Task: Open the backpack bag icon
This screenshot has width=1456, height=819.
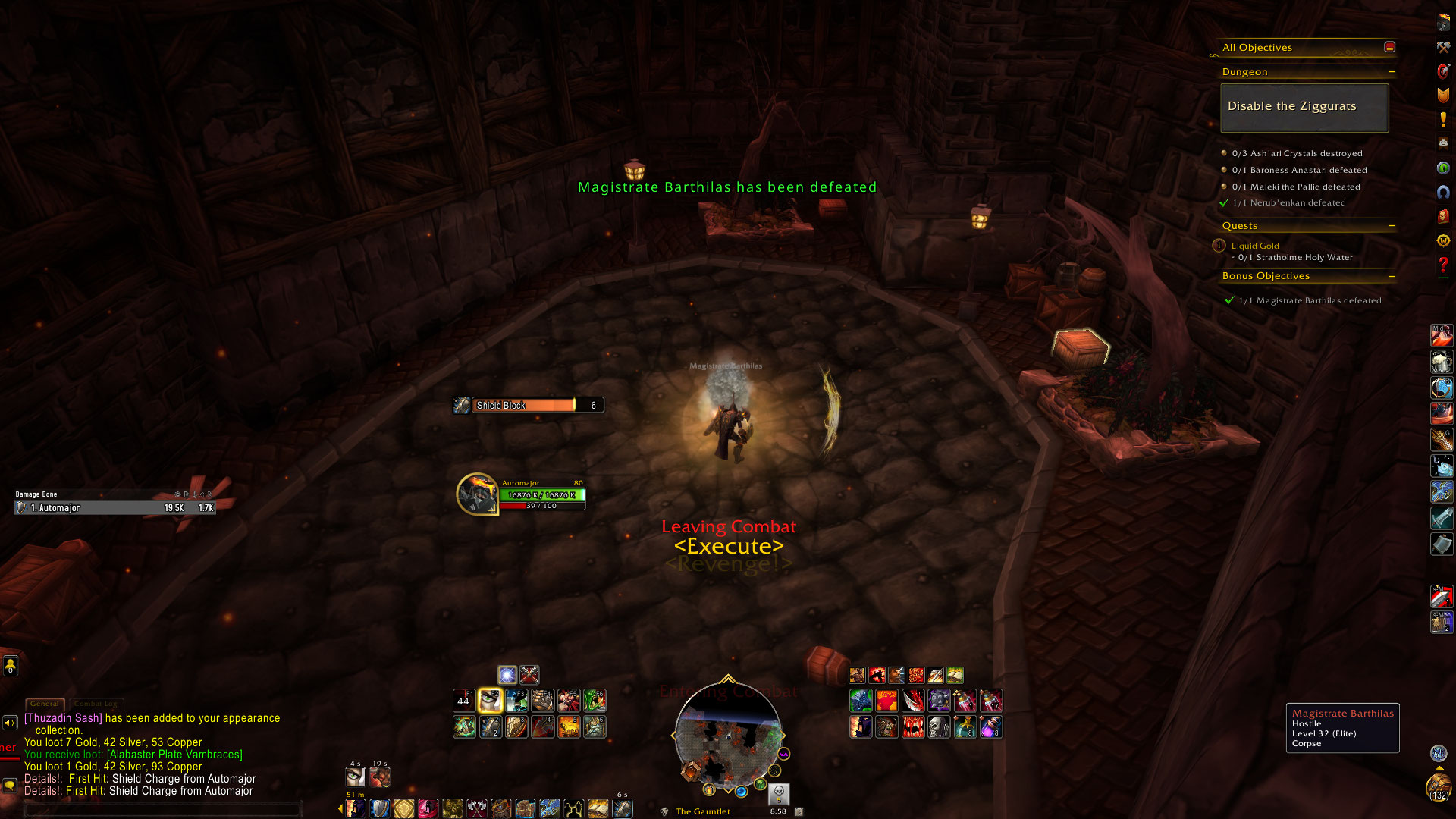Action: (x=1437, y=786)
